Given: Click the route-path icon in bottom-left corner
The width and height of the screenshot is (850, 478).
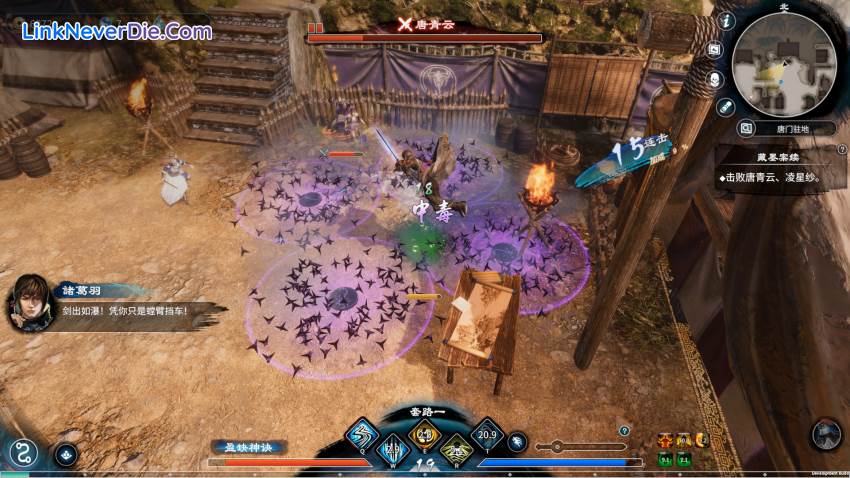Looking at the screenshot, I should pyautogui.click(x=22, y=452).
